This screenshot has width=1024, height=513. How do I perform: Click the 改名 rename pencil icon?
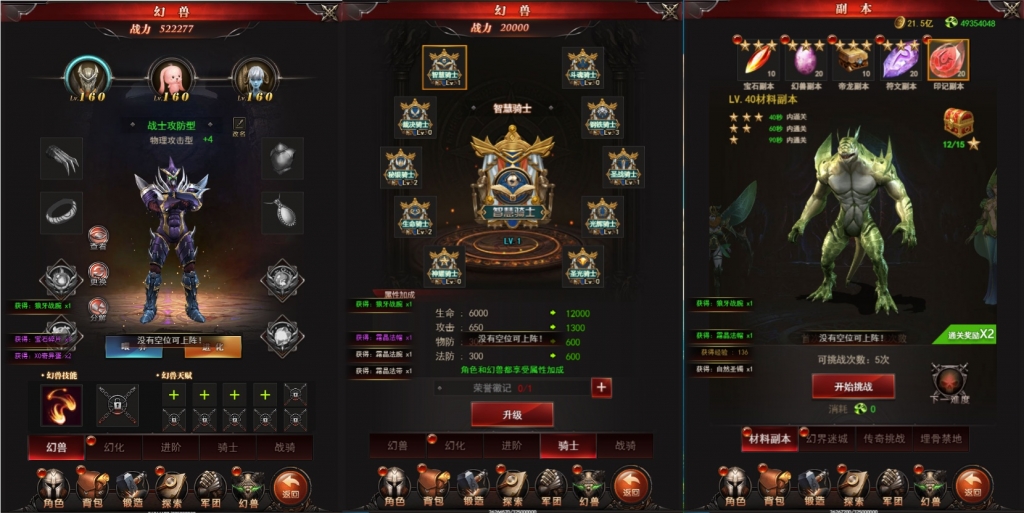point(239,124)
